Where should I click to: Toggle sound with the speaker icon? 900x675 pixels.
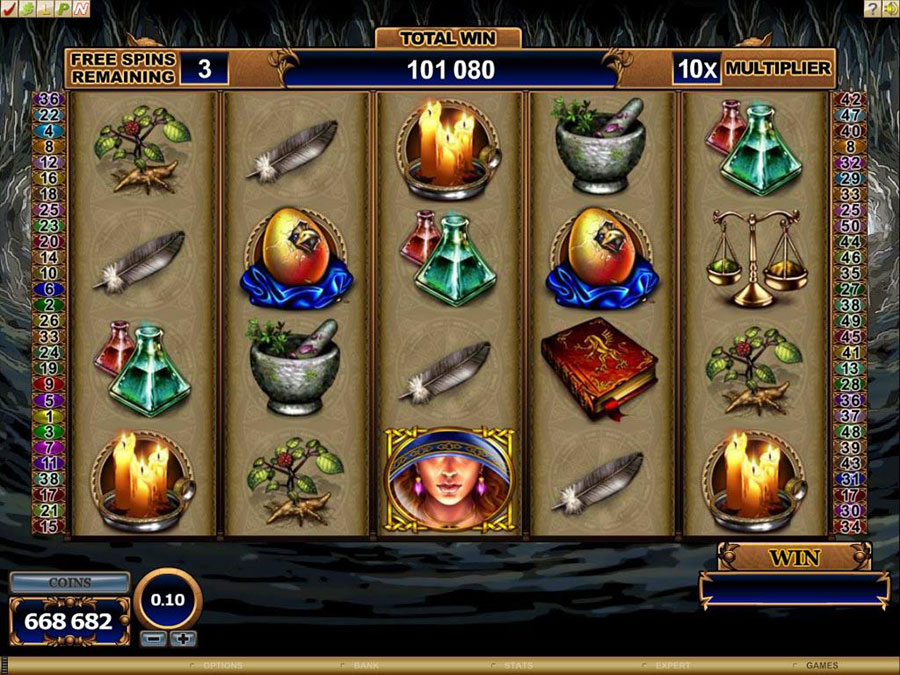pos(890,8)
